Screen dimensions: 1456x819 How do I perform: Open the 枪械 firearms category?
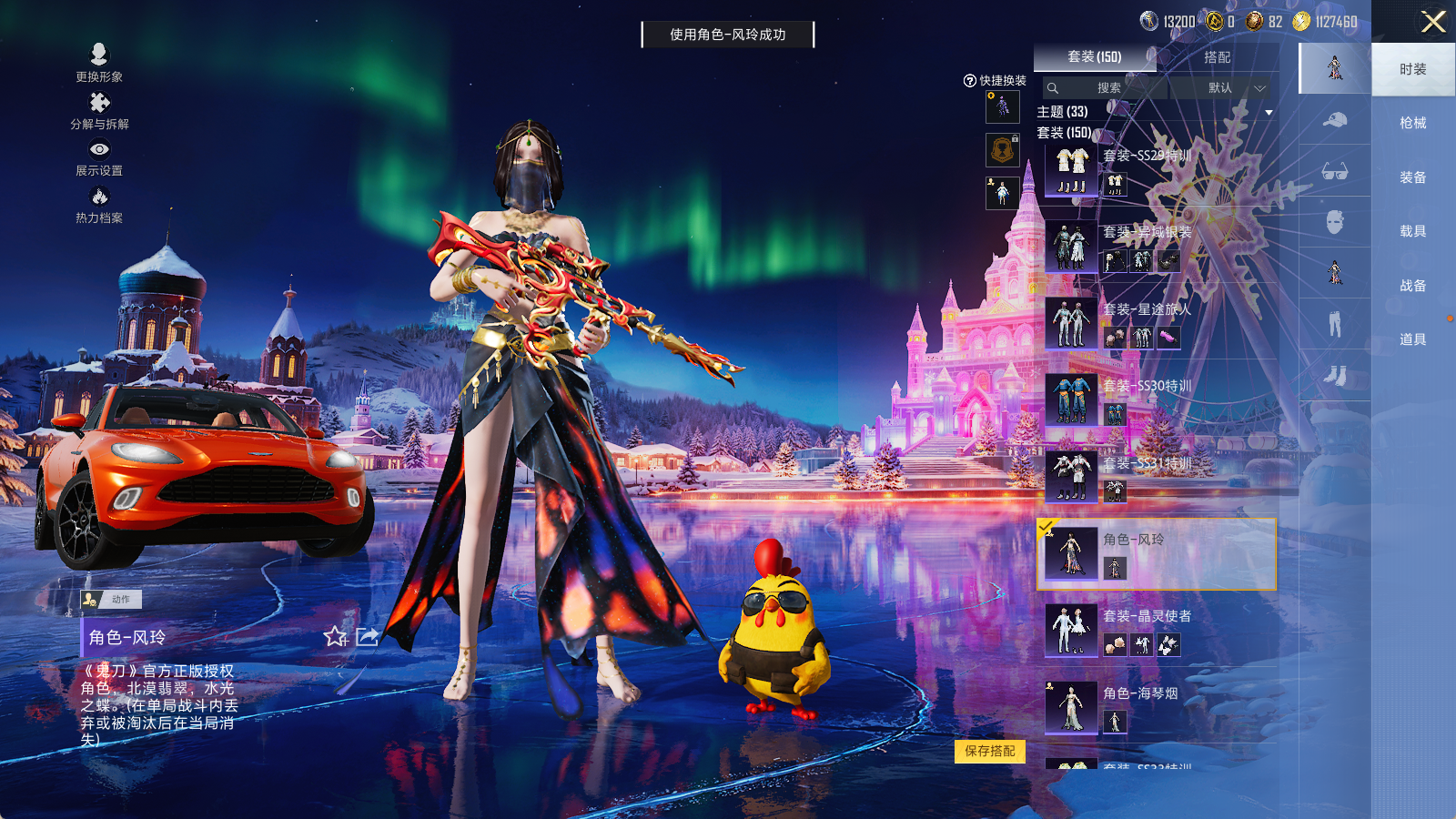click(1412, 123)
